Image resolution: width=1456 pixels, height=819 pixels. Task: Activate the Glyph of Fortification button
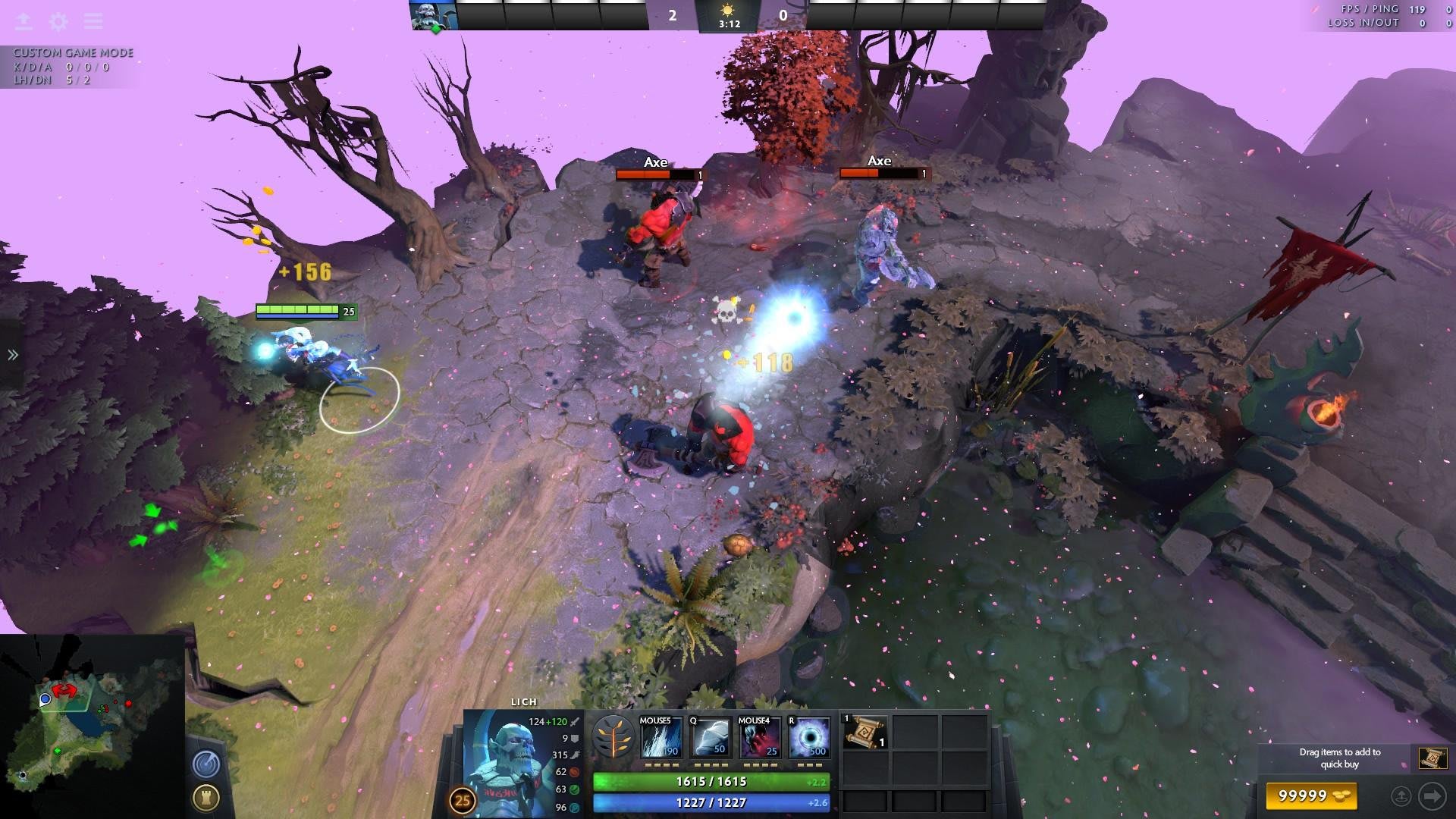pos(206,797)
